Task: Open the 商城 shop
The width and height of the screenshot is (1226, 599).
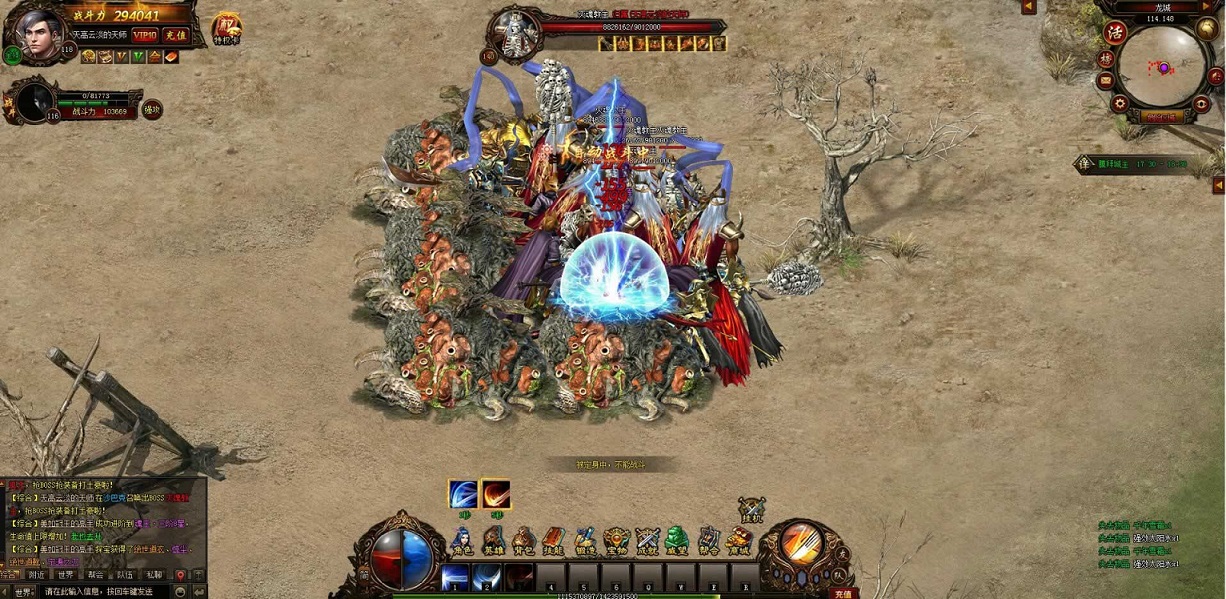Action: [x=739, y=540]
